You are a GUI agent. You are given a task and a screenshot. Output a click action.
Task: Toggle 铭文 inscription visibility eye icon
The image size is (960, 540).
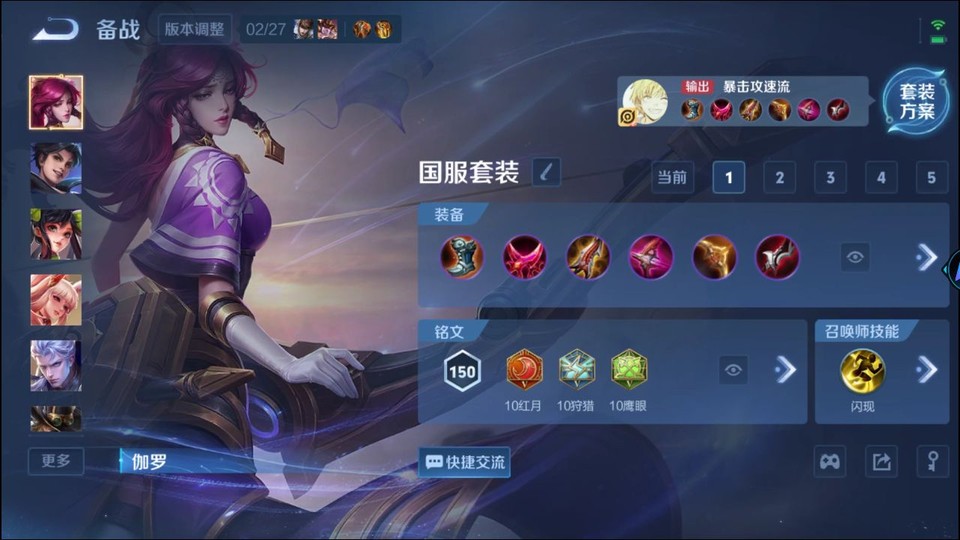tap(734, 370)
